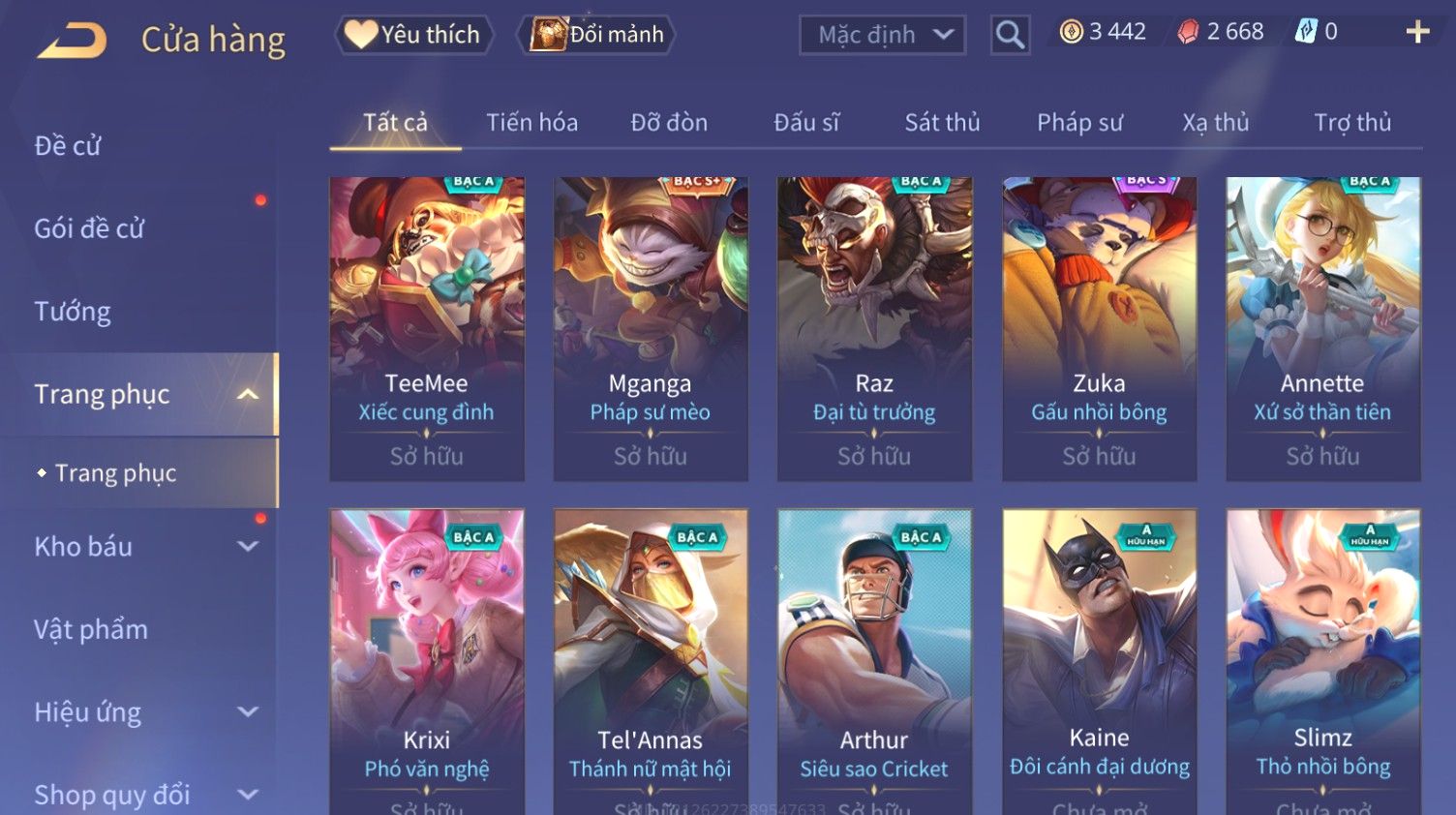Switch to the Đỡ đòn tab
Screen dimensions: 1456x815
[669, 123]
